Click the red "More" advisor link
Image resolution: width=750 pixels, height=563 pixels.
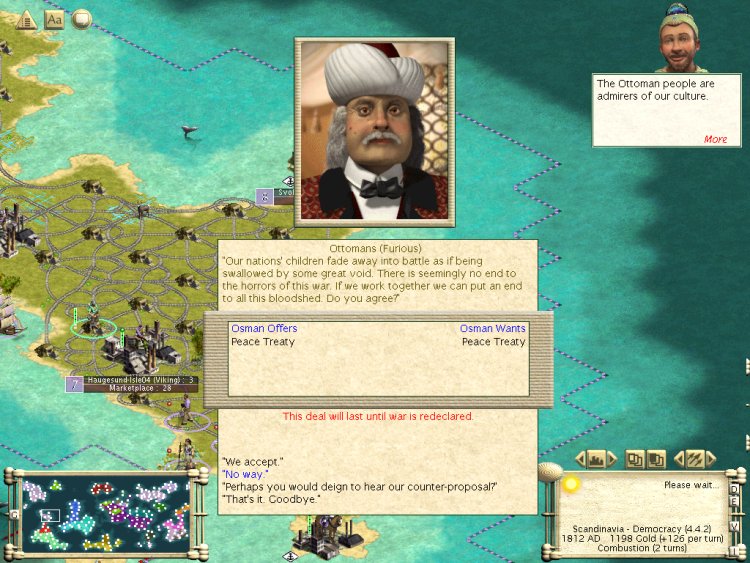pyautogui.click(x=715, y=139)
